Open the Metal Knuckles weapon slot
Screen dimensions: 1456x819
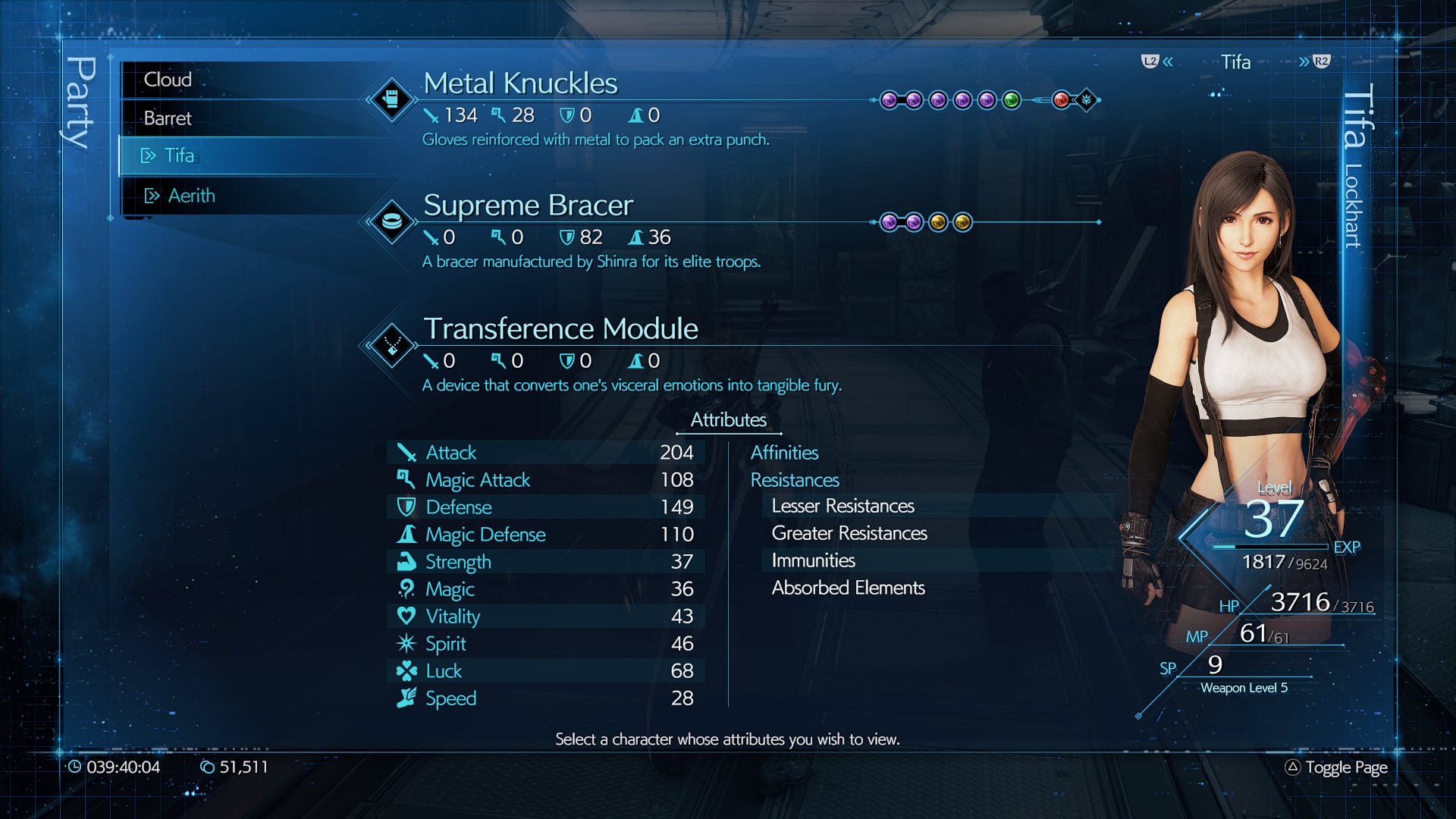(520, 83)
